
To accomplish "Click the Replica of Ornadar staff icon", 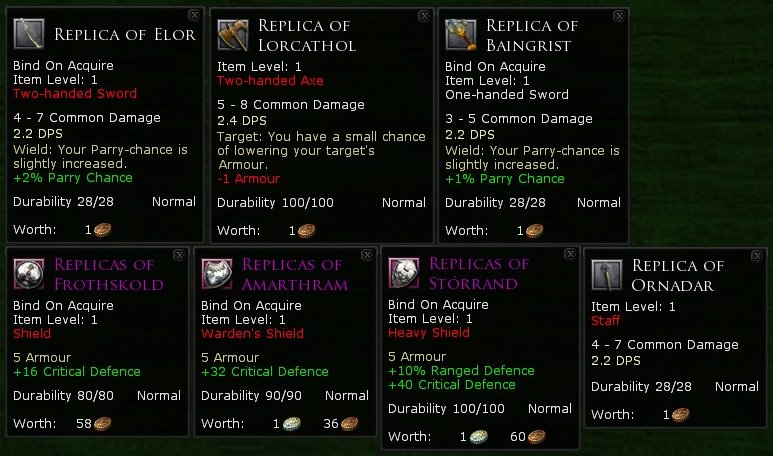I will 607,275.
